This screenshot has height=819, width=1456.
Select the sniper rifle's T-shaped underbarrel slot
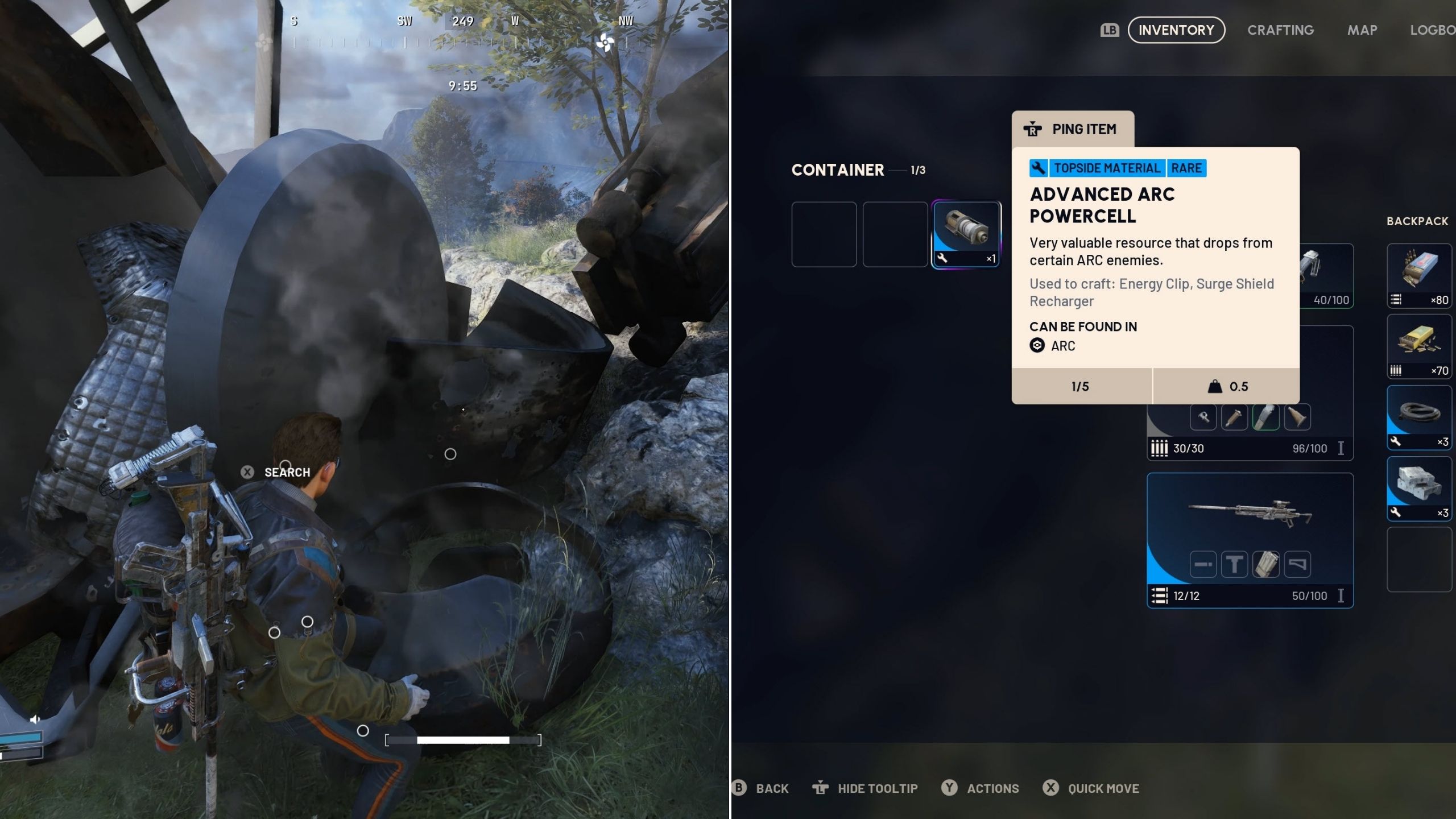tap(1234, 564)
